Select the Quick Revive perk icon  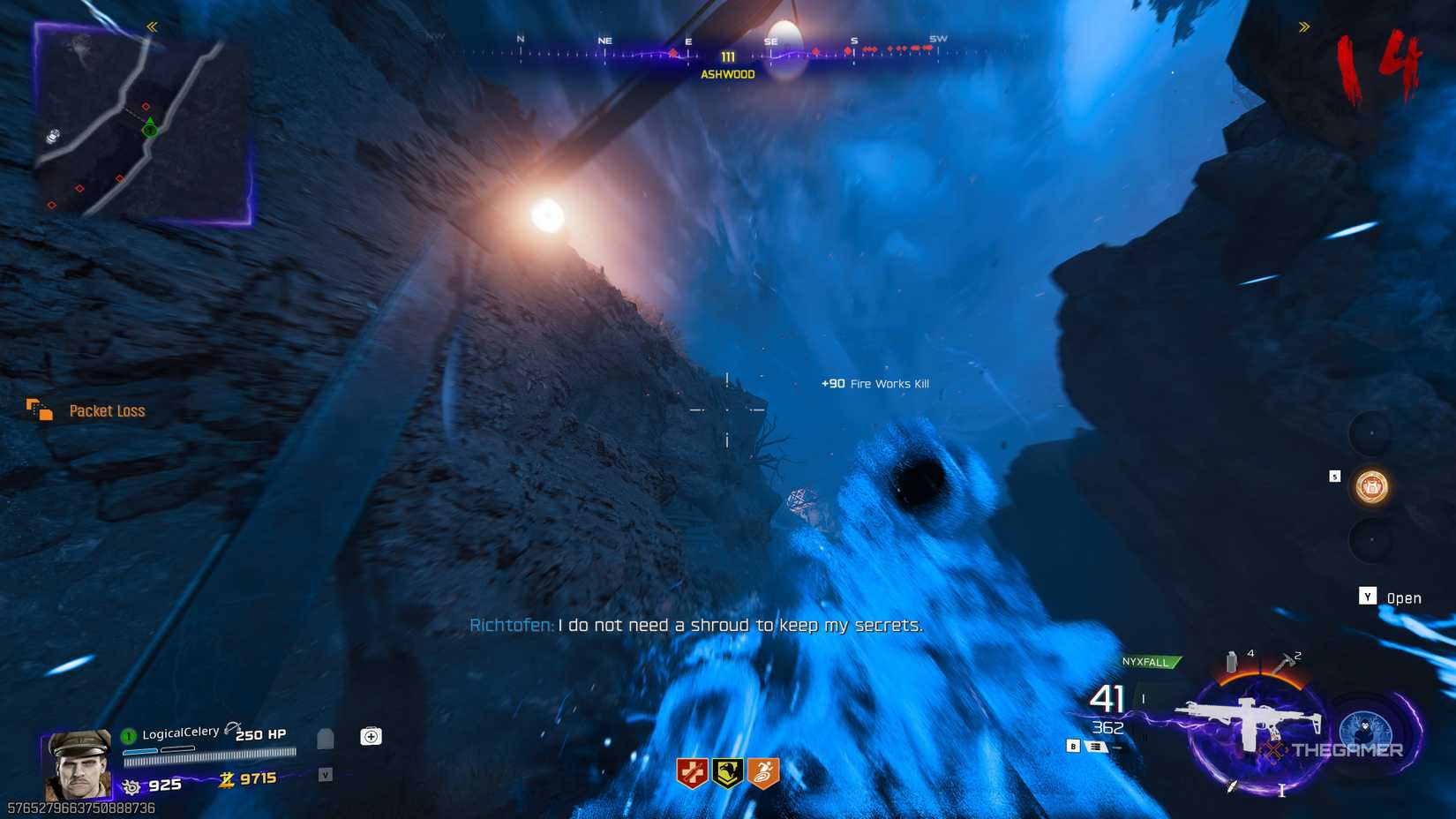coord(692,771)
